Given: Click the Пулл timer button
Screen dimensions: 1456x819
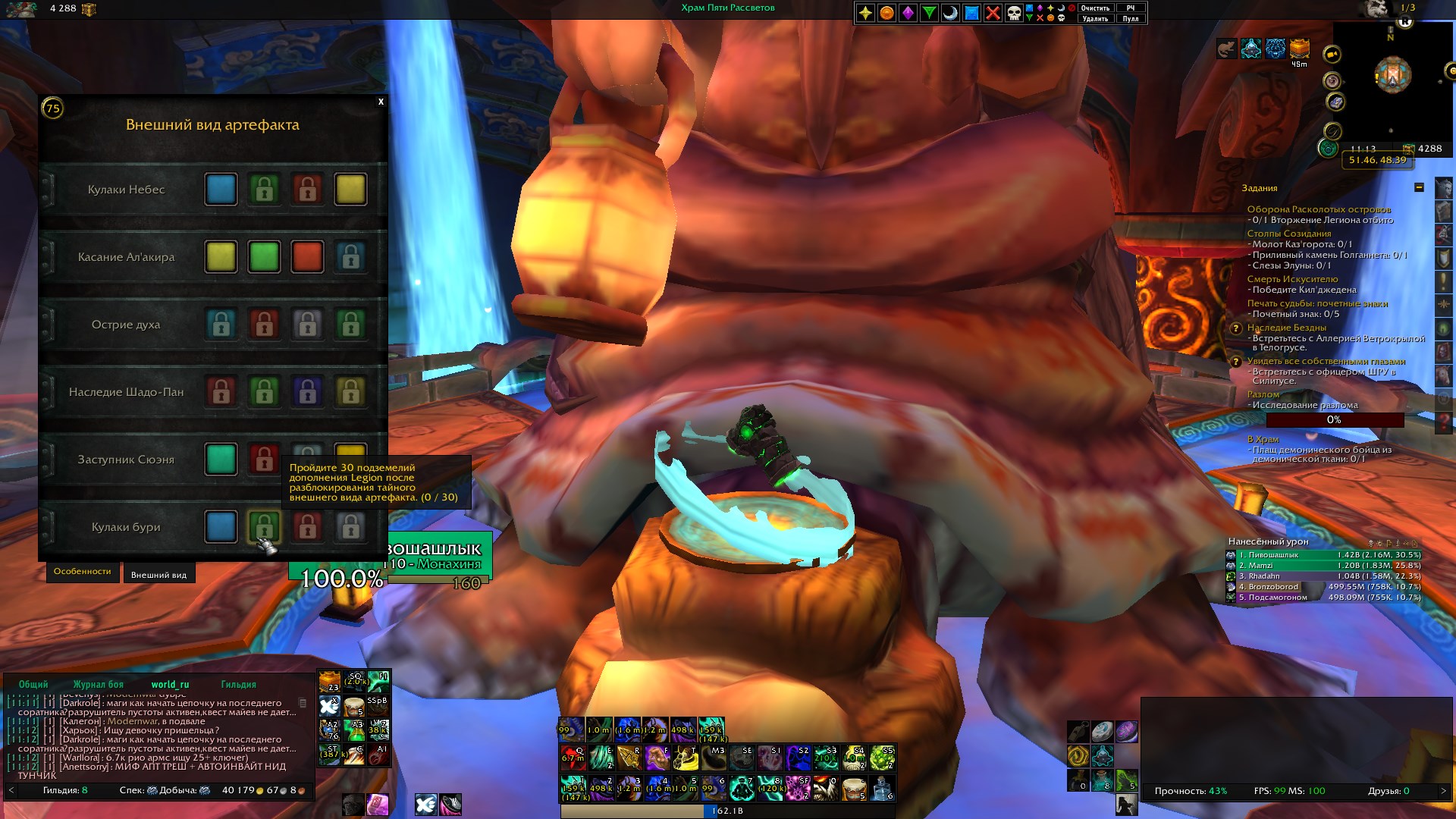Looking at the screenshot, I should [x=1130, y=18].
